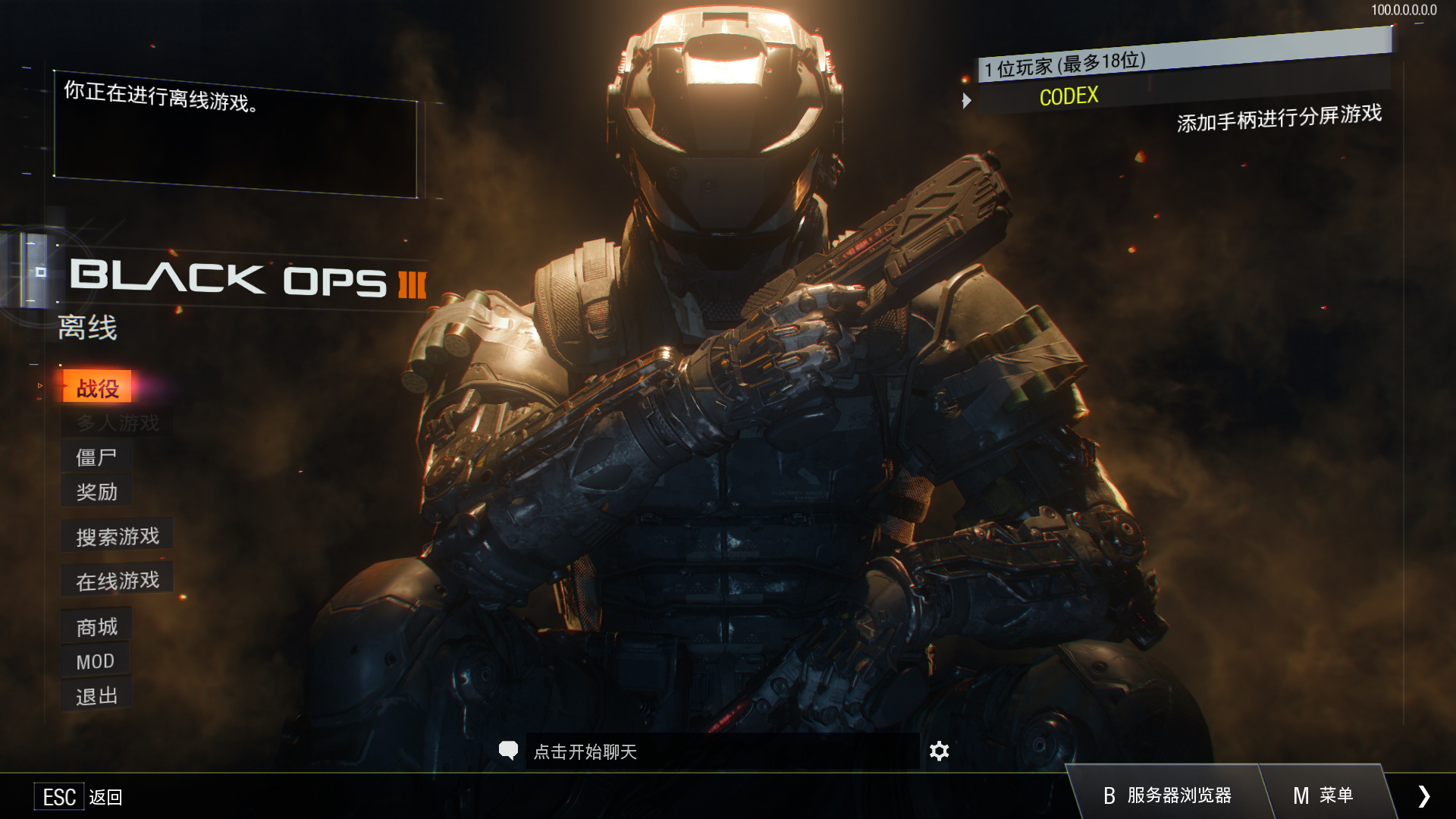The width and height of the screenshot is (1456, 819).
Task: Expand the bottom bar right arrow
Action: (x=1423, y=795)
